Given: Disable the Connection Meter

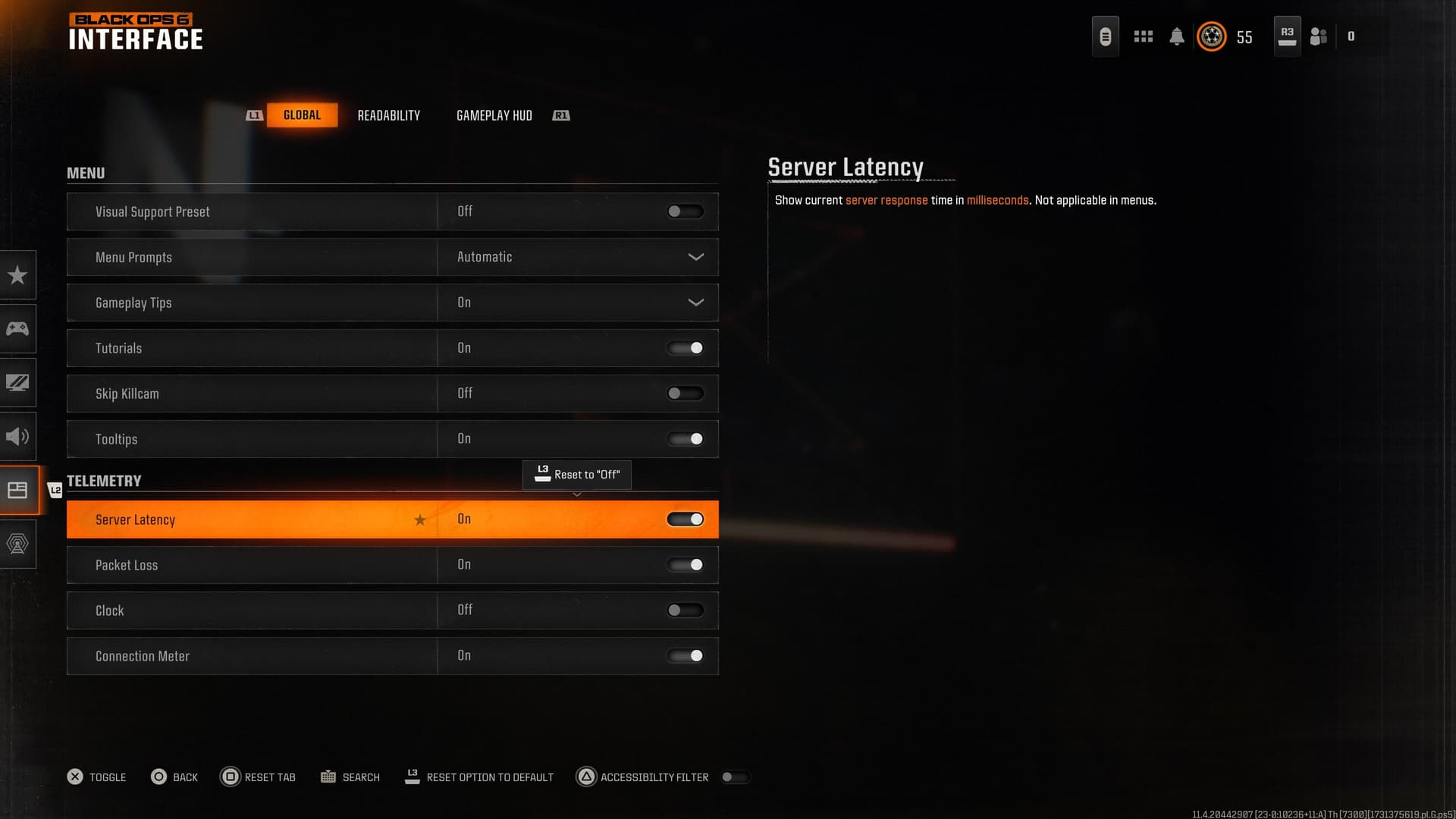Looking at the screenshot, I should click(x=685, y=656).
